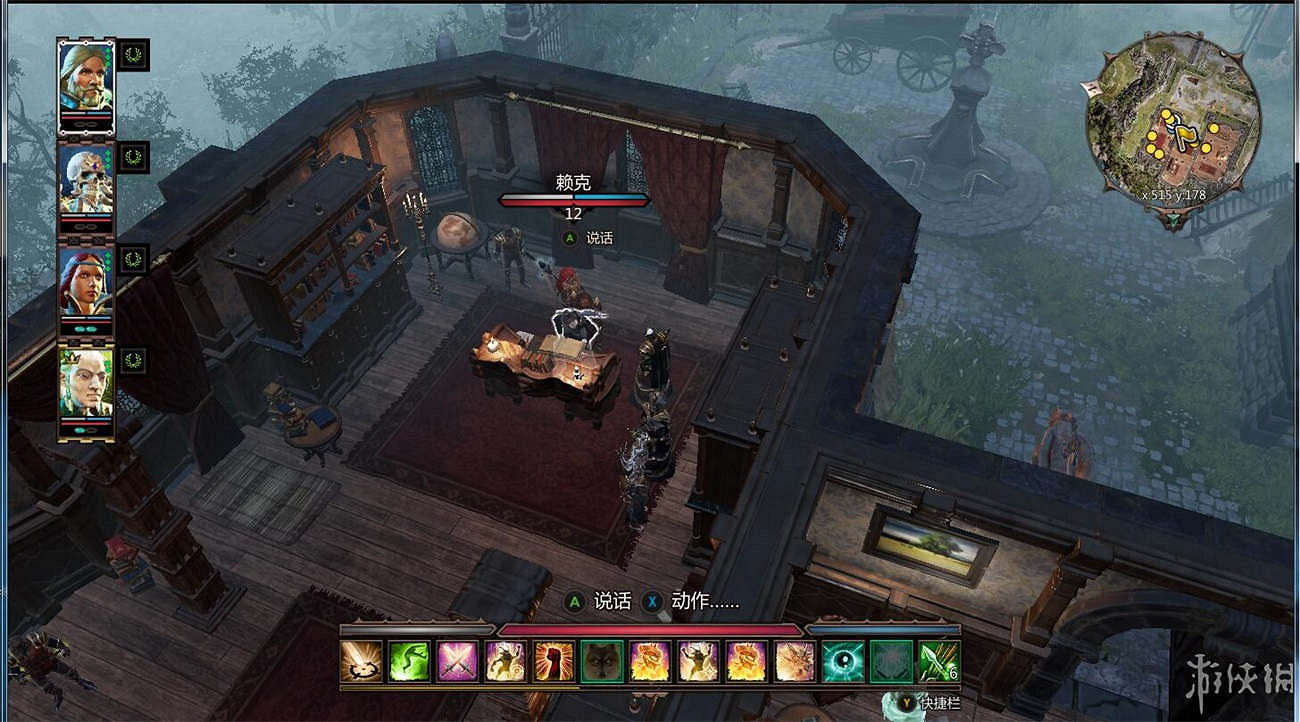Click the laurel wreath icon beside the skeleton portrait

click(133, 157)
